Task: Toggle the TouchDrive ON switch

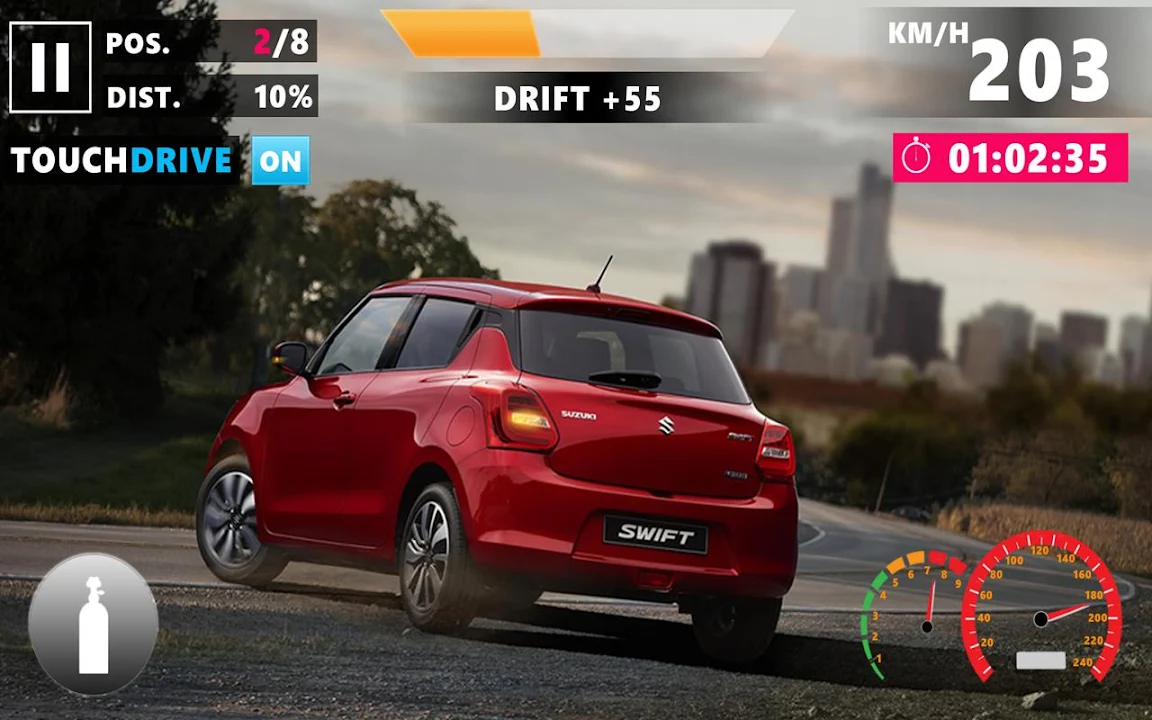Action: 280,161
